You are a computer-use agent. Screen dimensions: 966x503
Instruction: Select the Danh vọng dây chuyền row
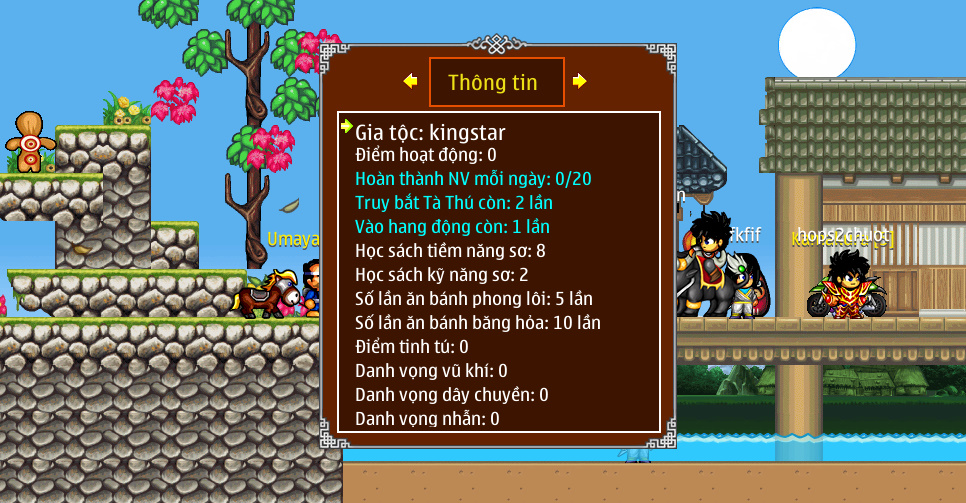[452, 395]
